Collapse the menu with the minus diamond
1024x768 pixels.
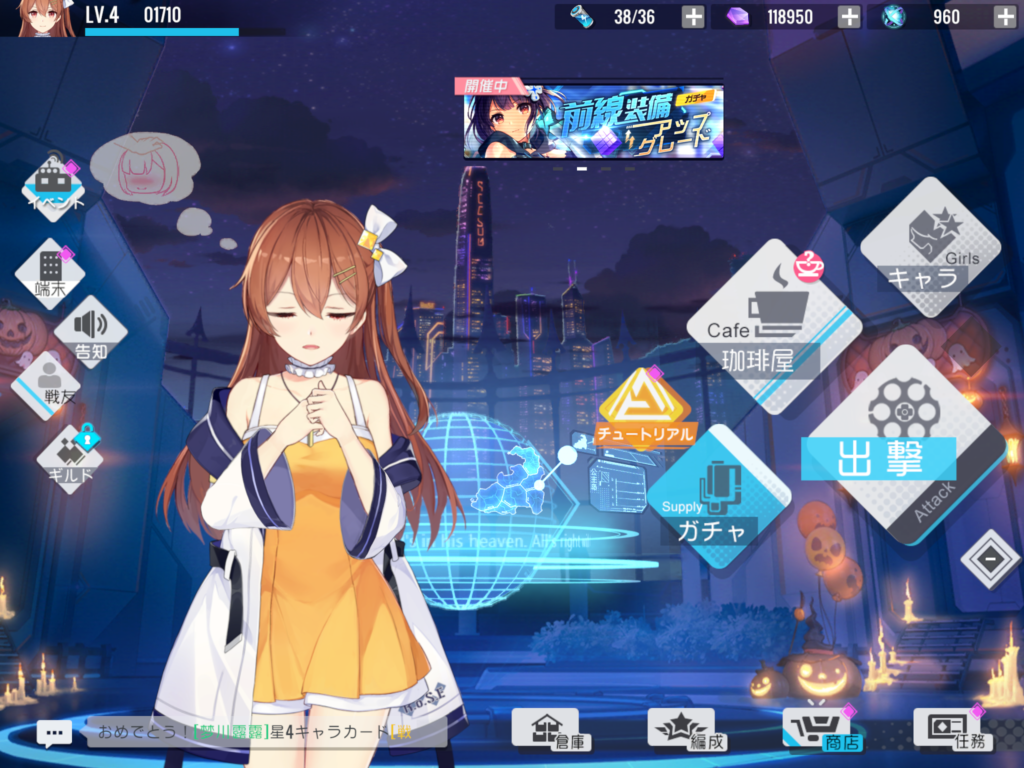click(x=990, y=559)
